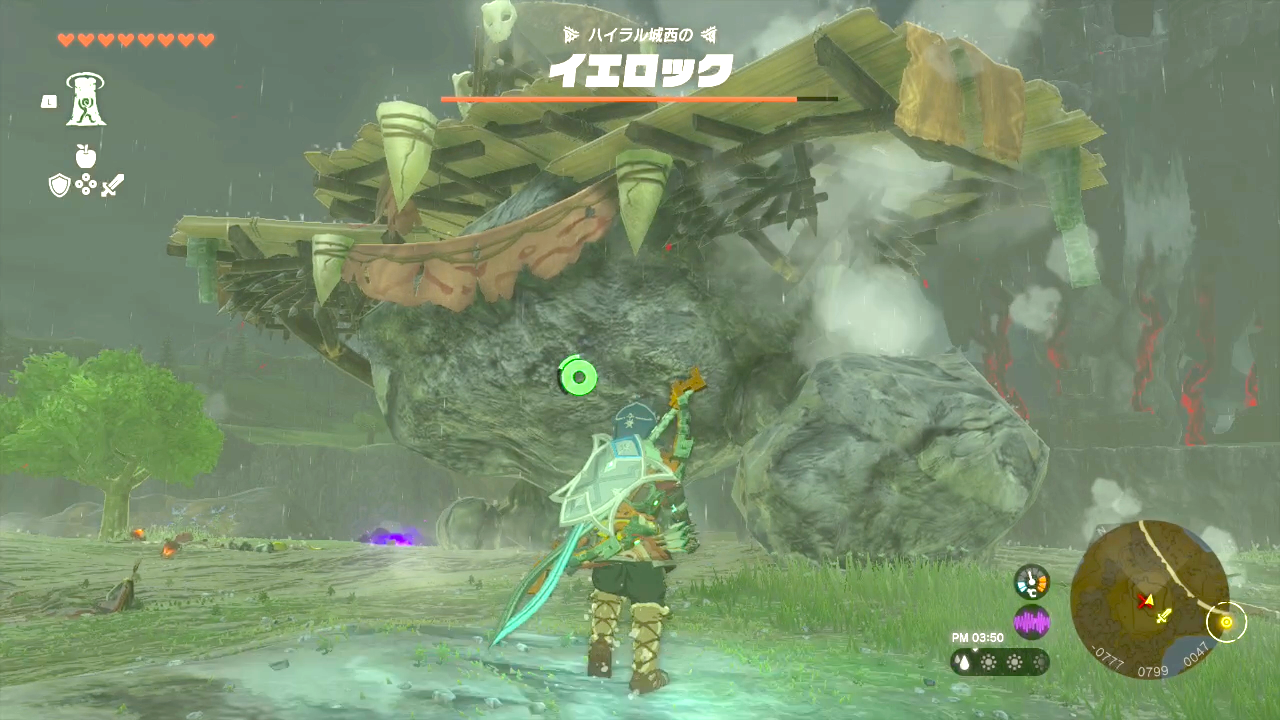The image size is (1280, 720).
Task: Click the purple noise meter icon
Action: (x=1032, y=622)
